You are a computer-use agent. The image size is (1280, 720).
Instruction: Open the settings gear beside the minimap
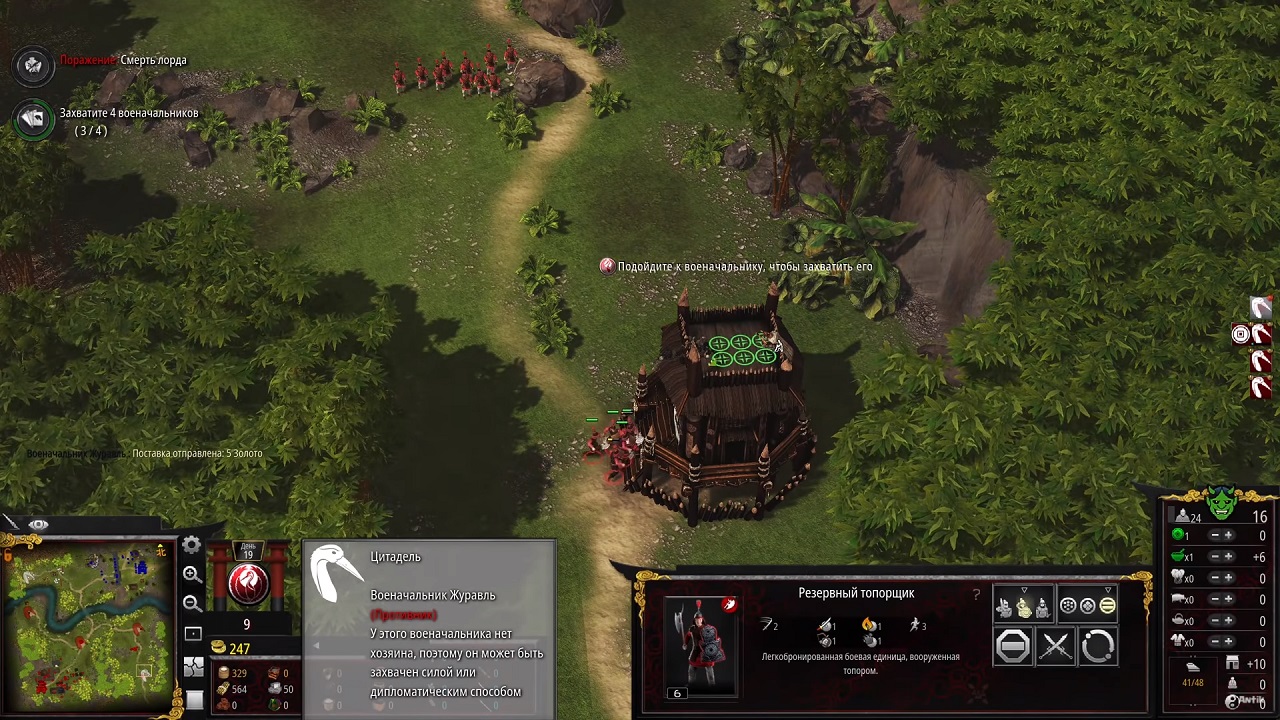click(191, 545)
